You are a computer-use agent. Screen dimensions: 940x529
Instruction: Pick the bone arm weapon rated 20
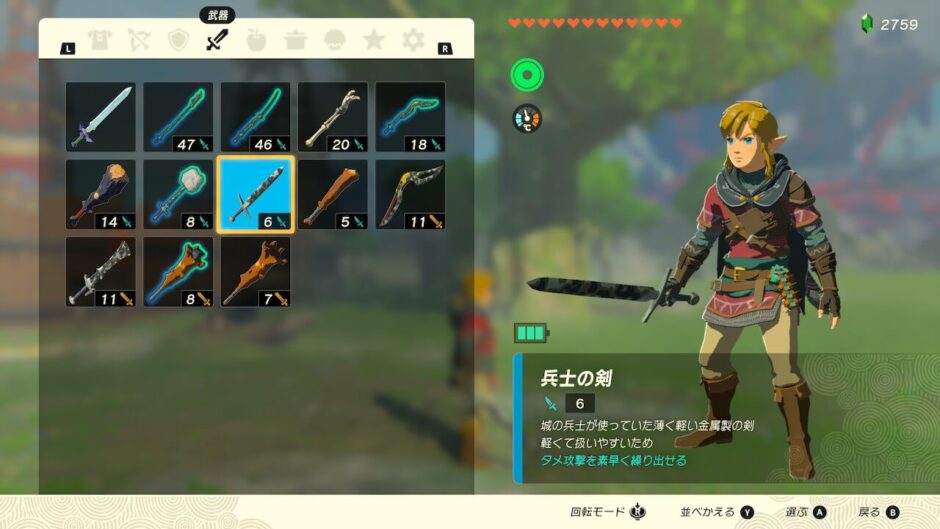coord(333,117)
